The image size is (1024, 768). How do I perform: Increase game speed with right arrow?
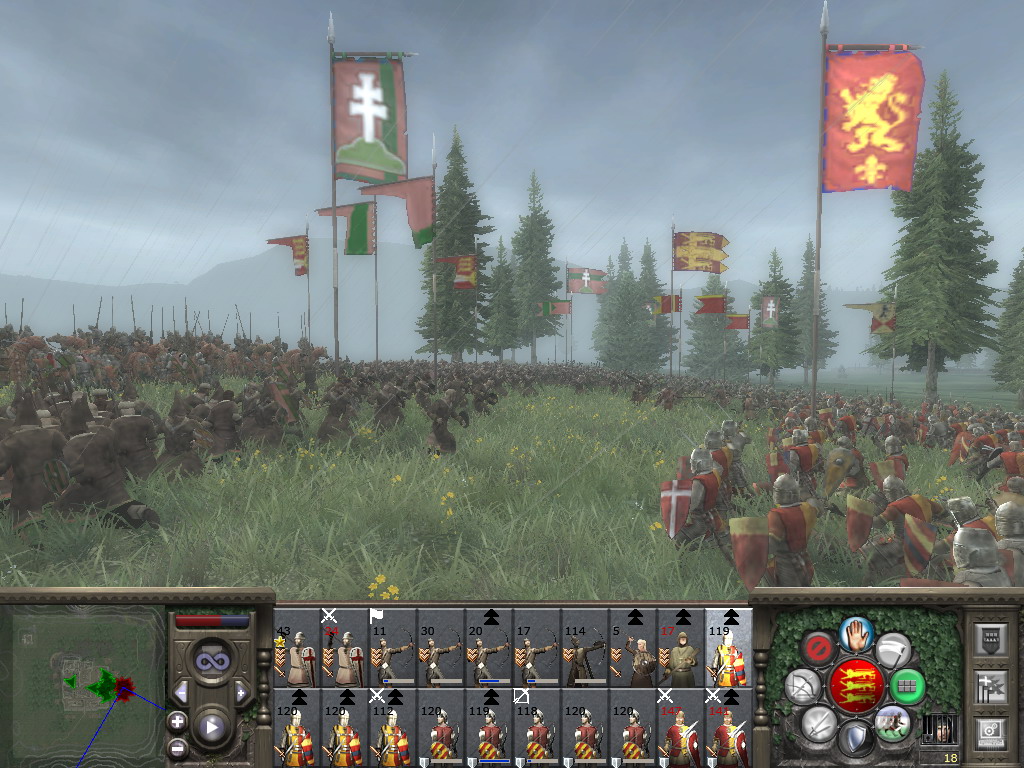tap(241, 692)
